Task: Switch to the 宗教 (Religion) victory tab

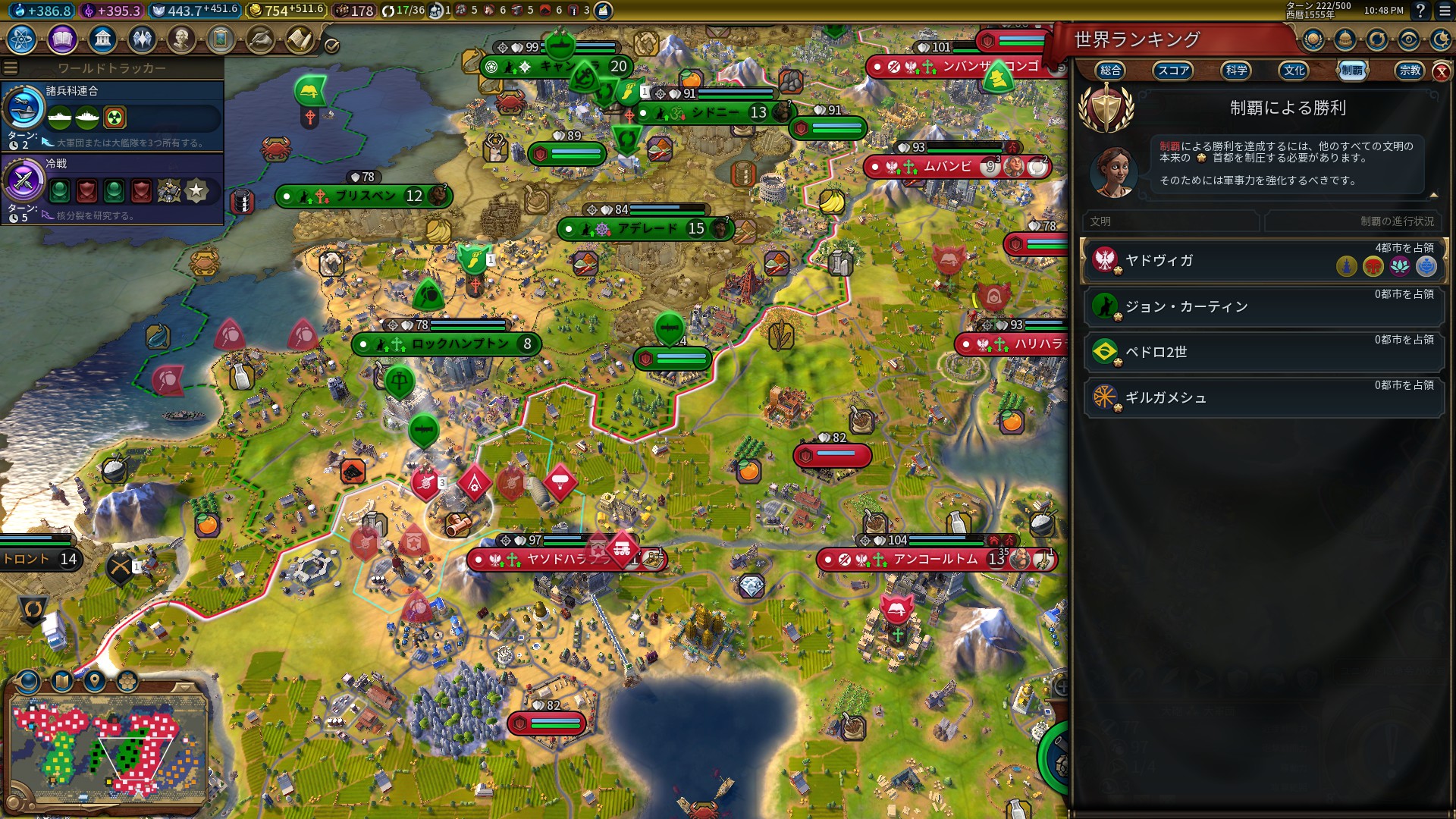Action: pos(1410,71)
